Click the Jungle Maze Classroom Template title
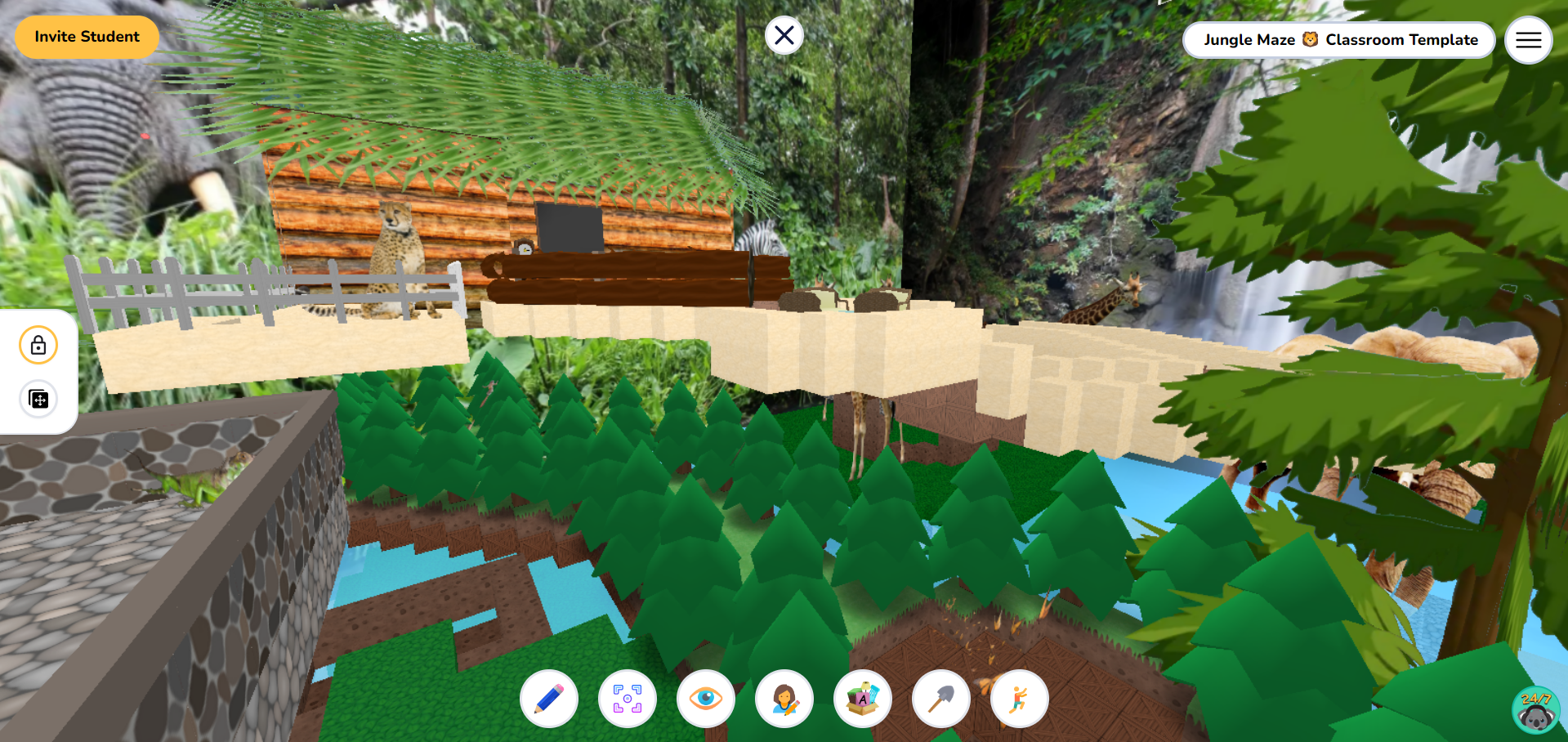This screenshot has width=1568, height=742. click(x=1339, y=39)
